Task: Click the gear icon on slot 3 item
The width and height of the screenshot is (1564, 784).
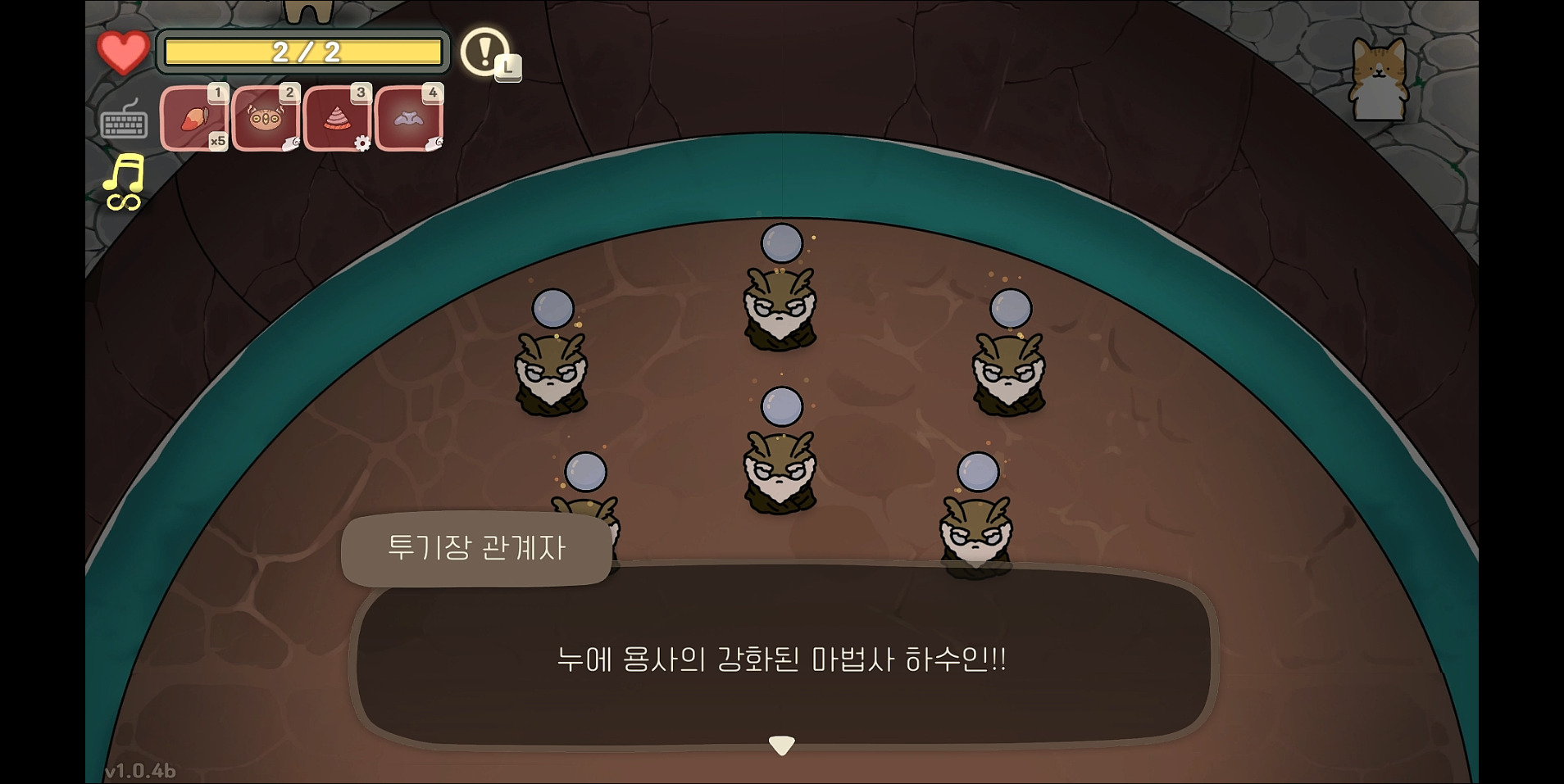Action: (363, 143)
